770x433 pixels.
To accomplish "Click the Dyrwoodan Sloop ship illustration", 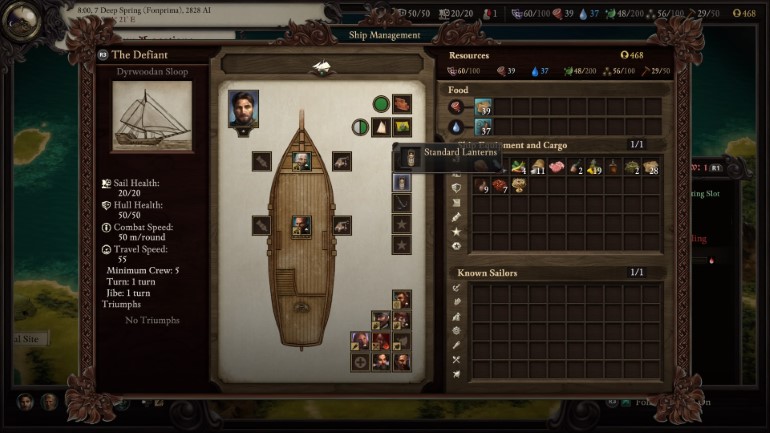I will [151, 117].
